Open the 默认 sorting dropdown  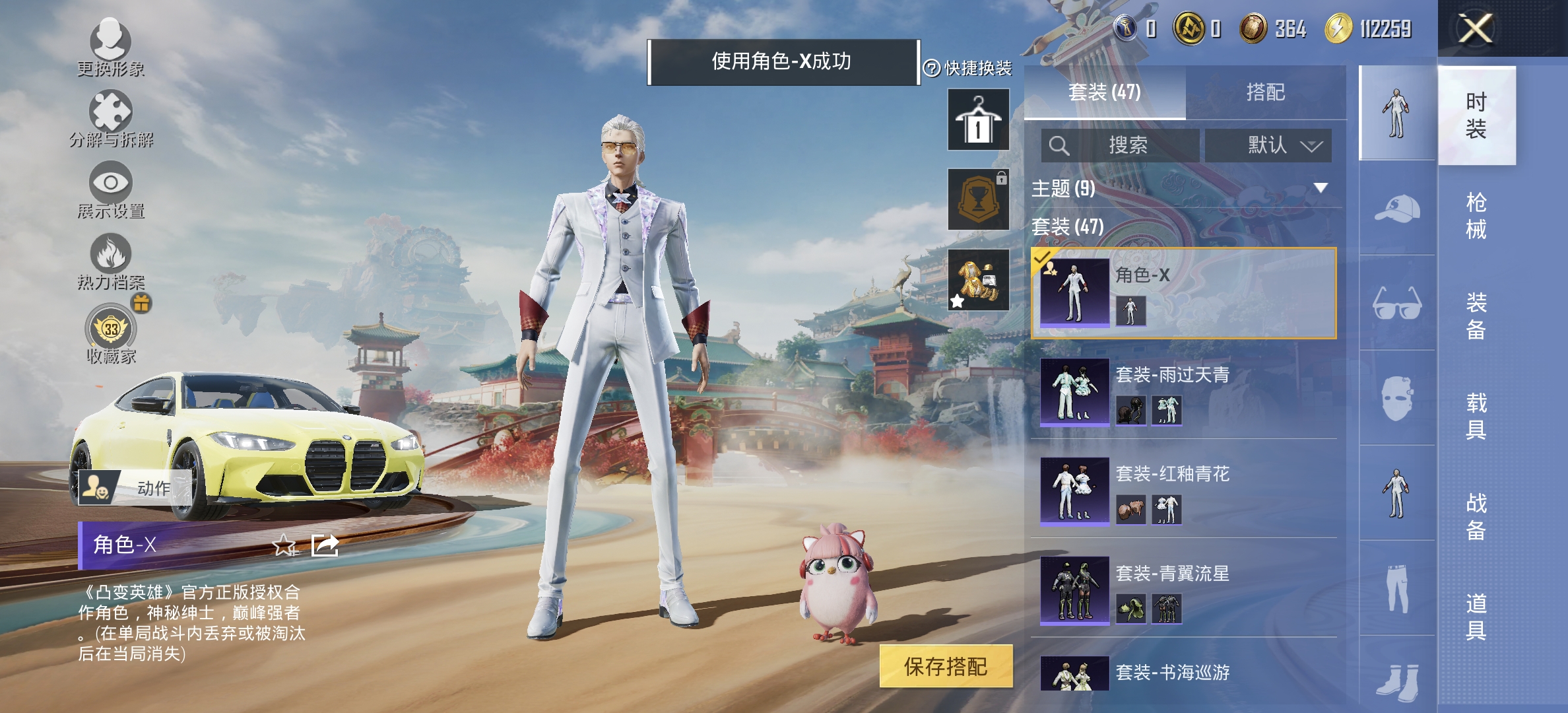[1269, 146]
